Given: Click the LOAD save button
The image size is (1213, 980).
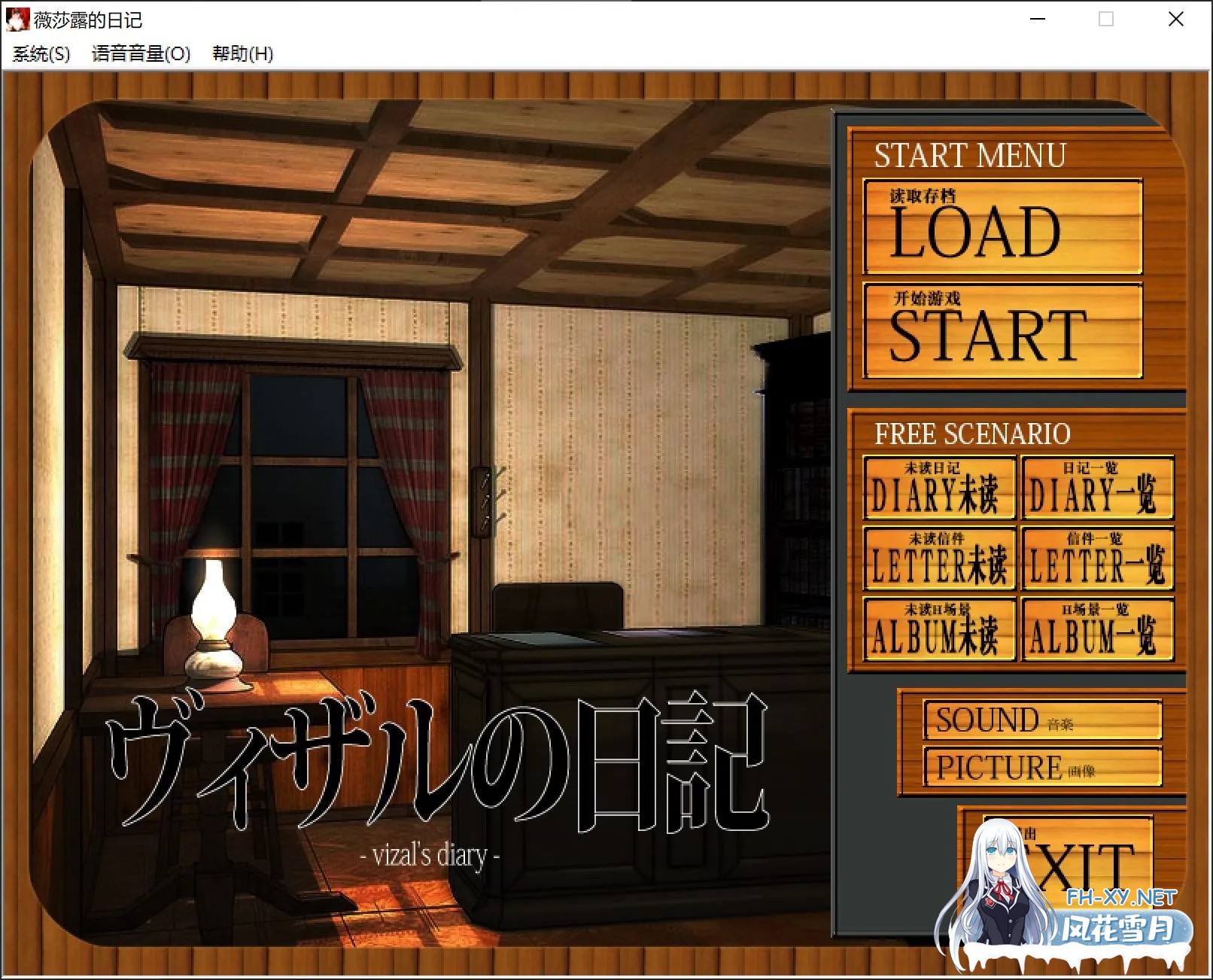Looking at the screenshot, I should coord(1002,227).
